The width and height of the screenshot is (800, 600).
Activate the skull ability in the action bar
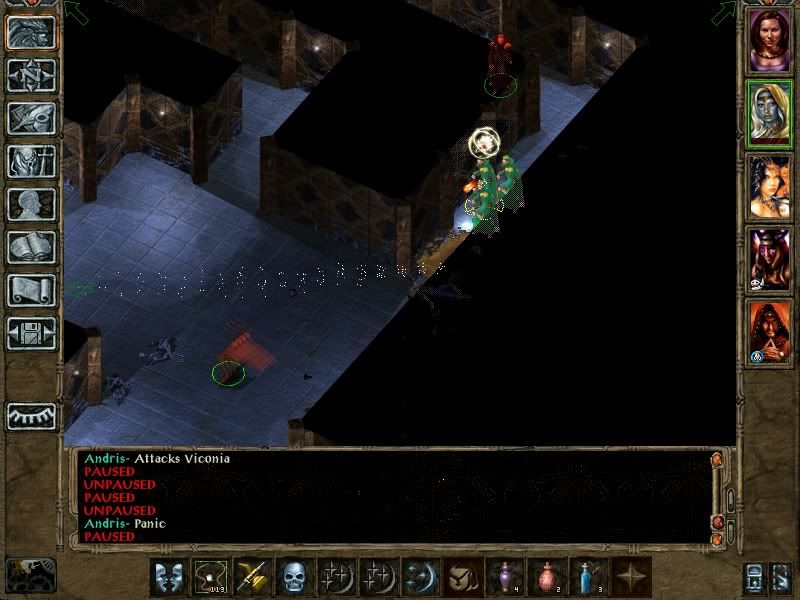coord(293,578)
